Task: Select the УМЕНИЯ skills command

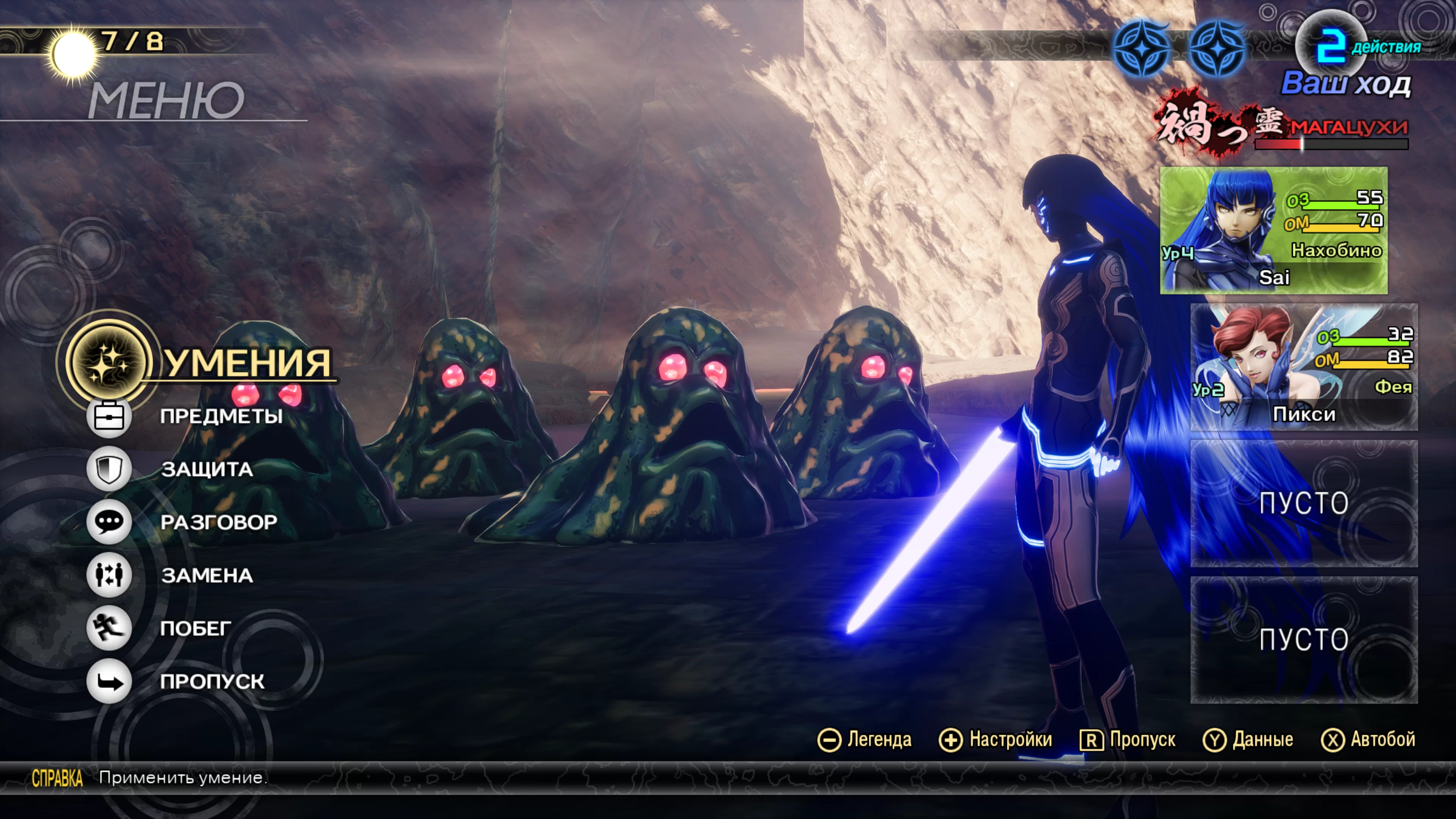Action: [x=247, y=362]
